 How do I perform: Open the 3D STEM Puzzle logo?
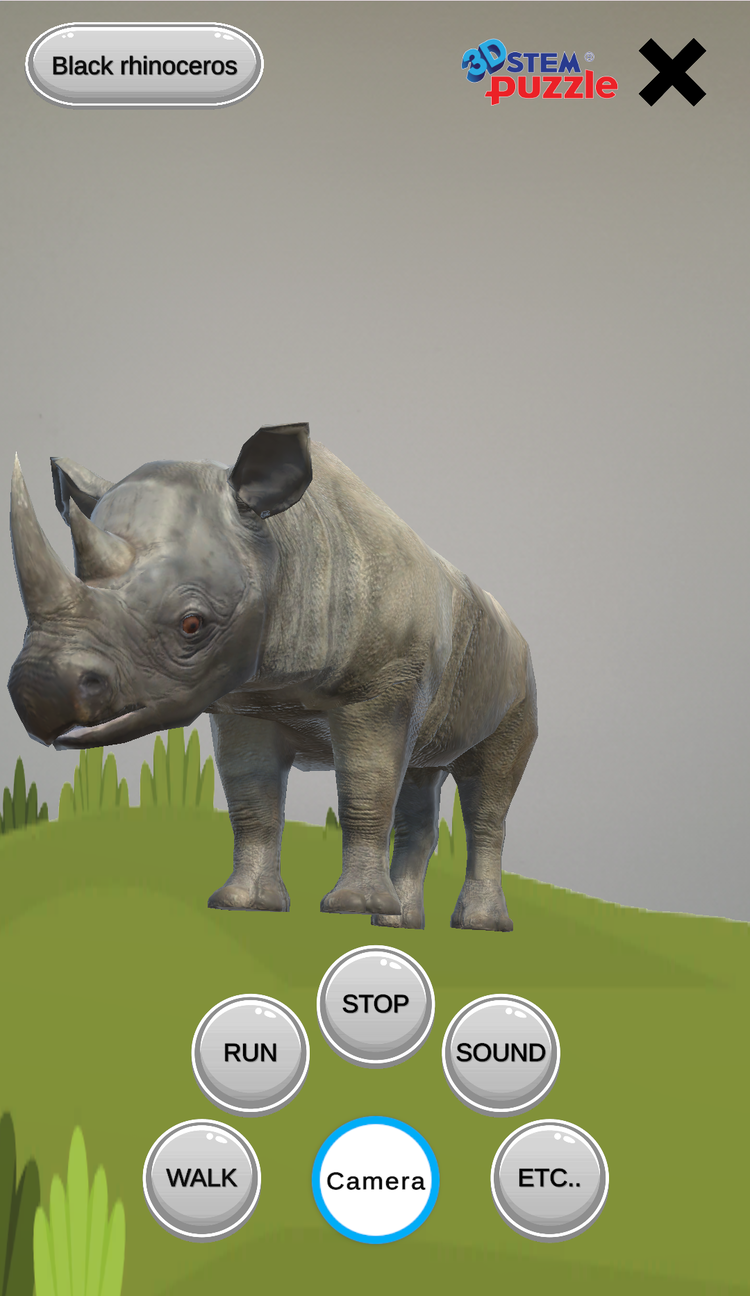(539, 75)
